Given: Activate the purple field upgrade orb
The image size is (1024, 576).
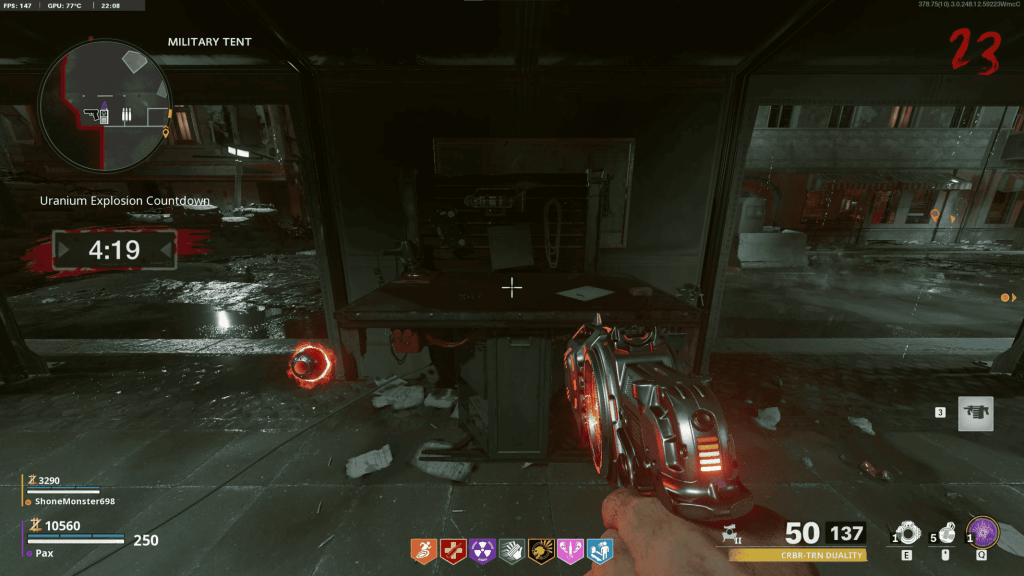Looking at the screenshot, I should coord(983,531).
